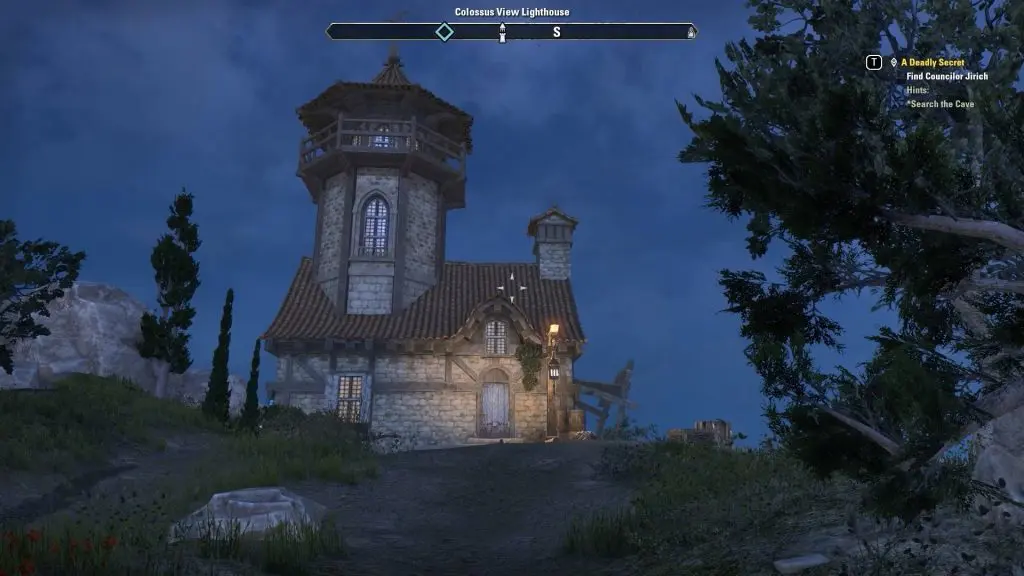Viewport: 1024px width, 576px height.
Task: Select the Find Councilor Jirich objective
Action: (x=948, y=76)
